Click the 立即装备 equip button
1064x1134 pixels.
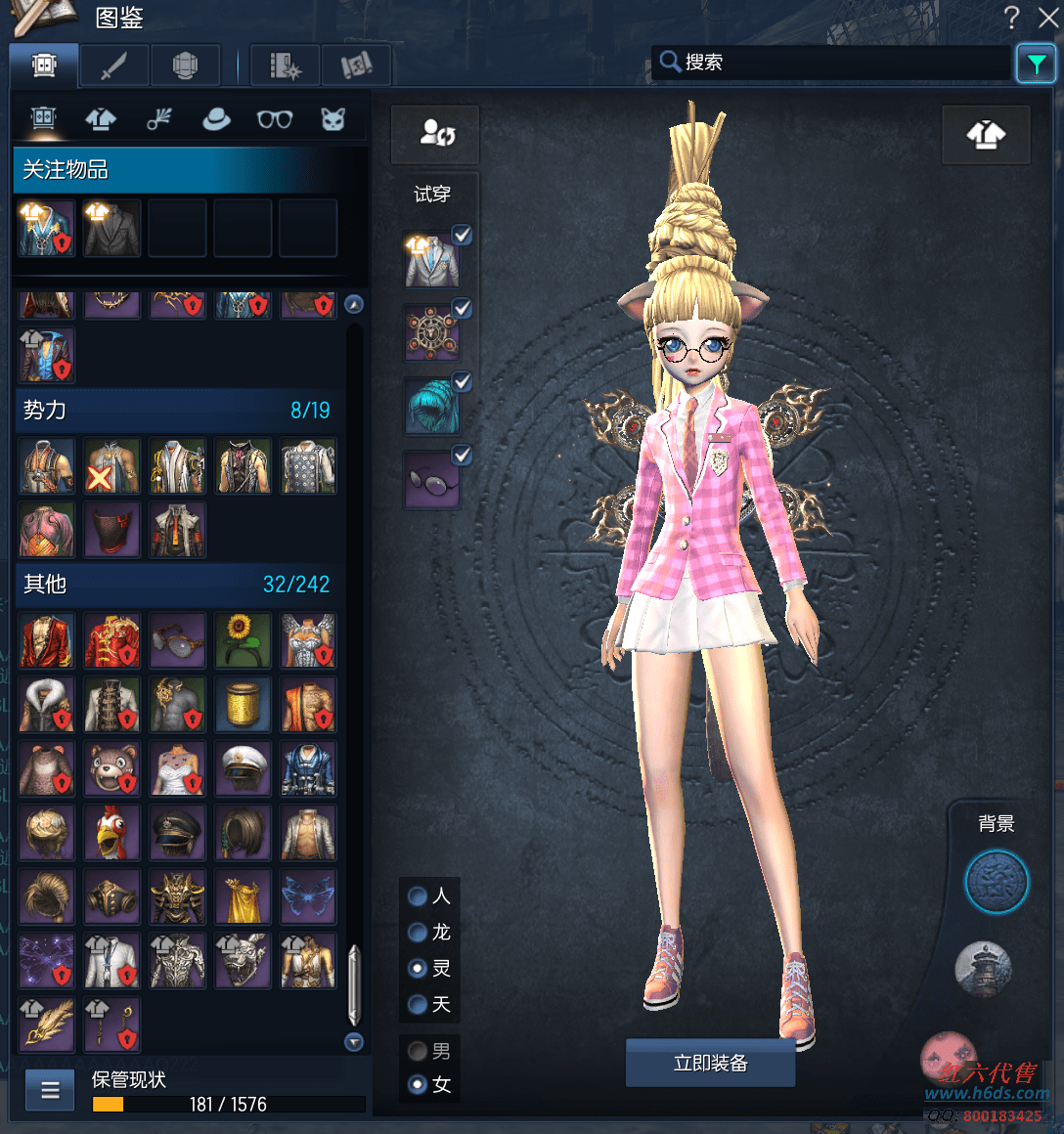tap(710, 1063)
